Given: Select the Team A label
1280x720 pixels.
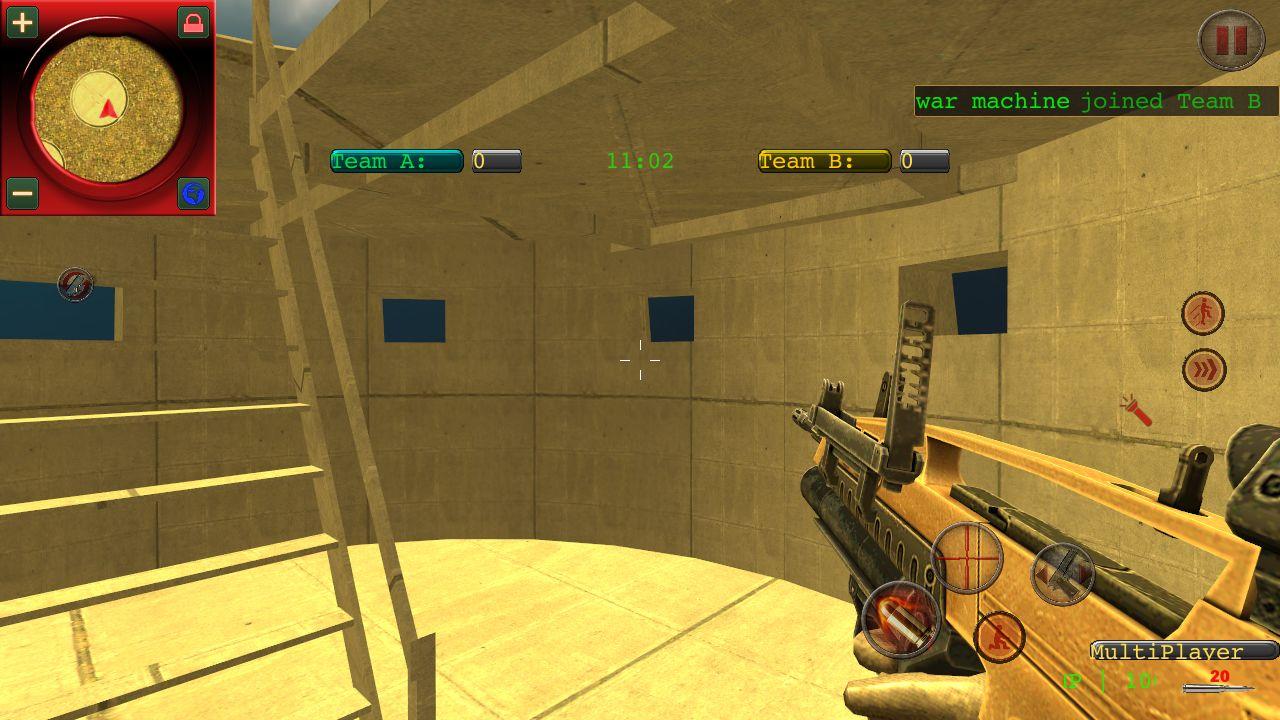Looking at the screenshot, I should tap(396, 161).
